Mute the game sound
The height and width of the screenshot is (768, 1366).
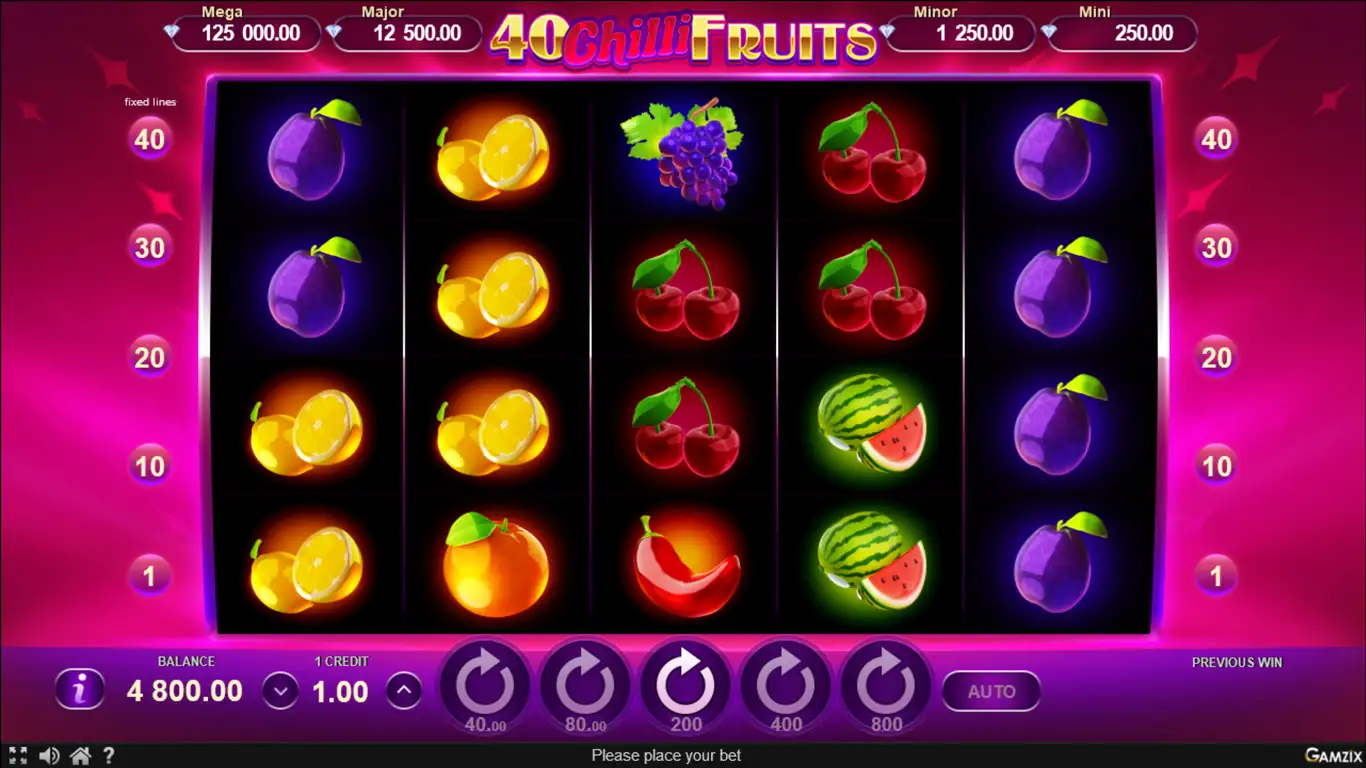click(48, 756)
